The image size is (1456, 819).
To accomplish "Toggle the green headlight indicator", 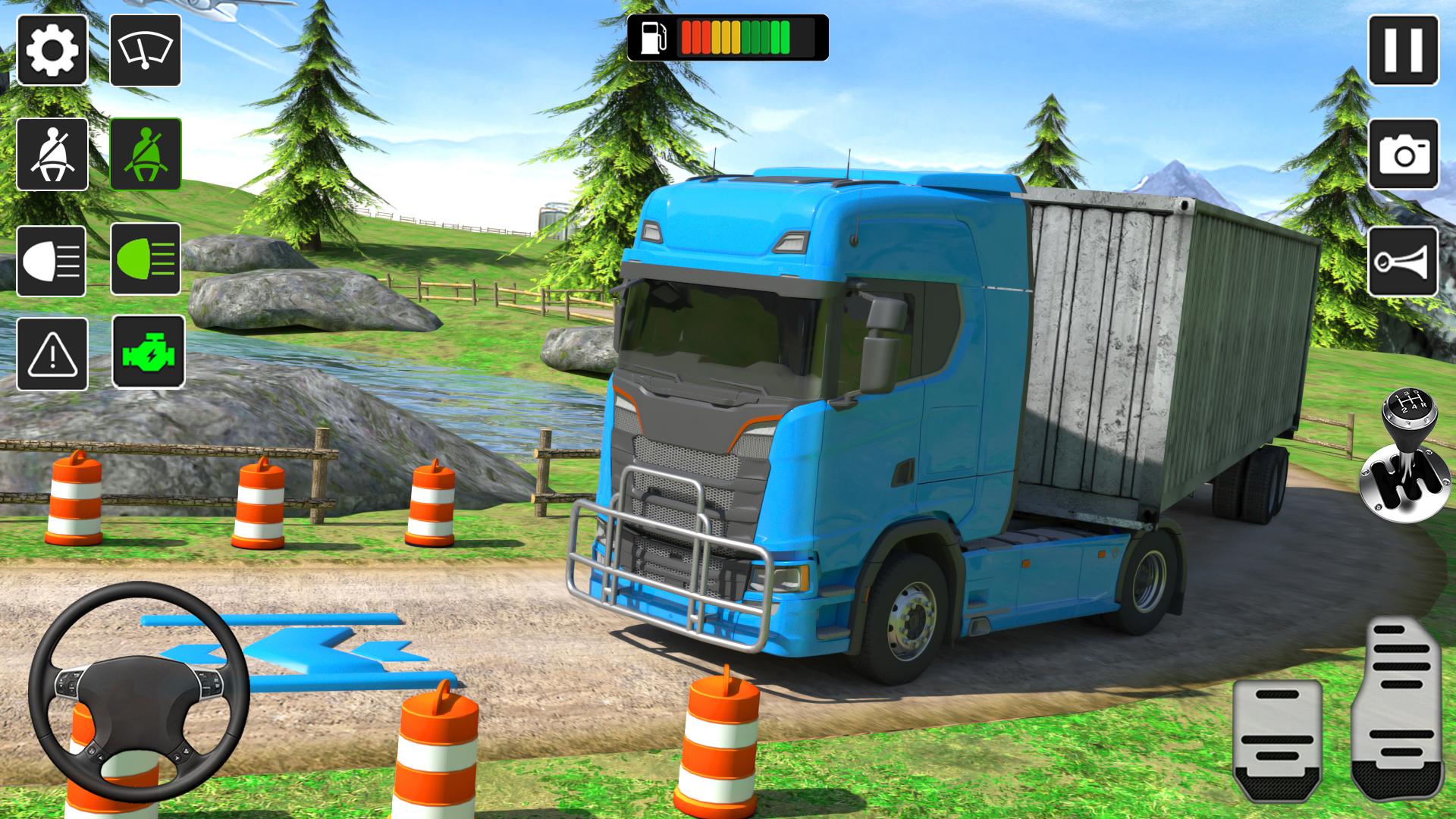I will point(146,259).
